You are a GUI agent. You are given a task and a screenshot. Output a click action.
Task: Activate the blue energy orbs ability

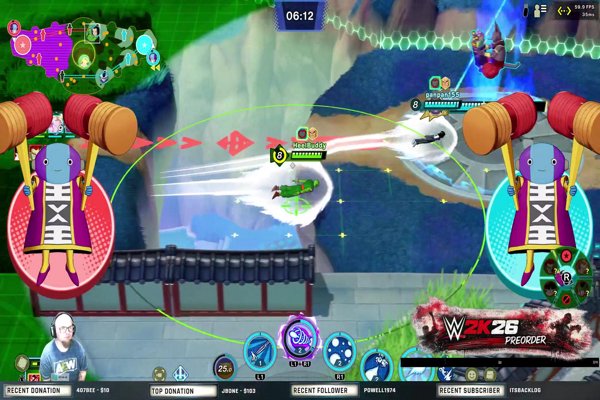click(x=339, y=351)
